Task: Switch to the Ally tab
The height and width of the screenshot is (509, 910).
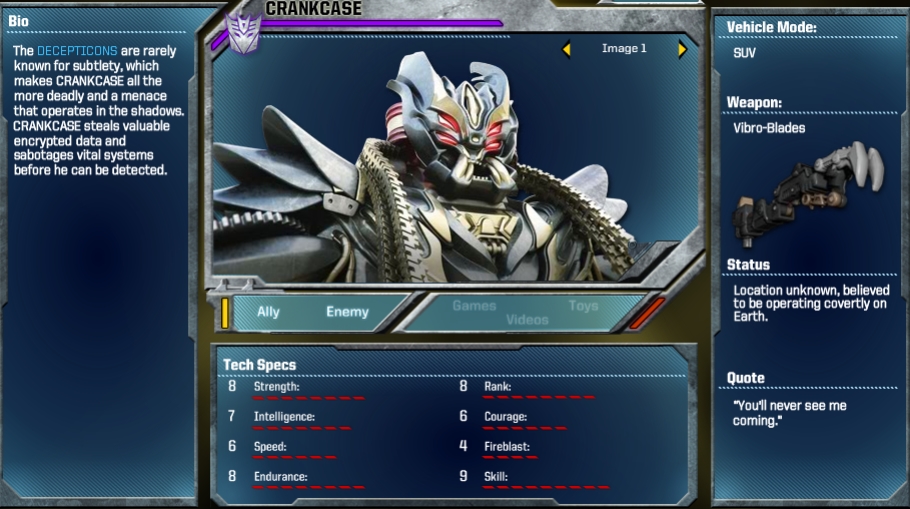Action: [x=268, y=312]
